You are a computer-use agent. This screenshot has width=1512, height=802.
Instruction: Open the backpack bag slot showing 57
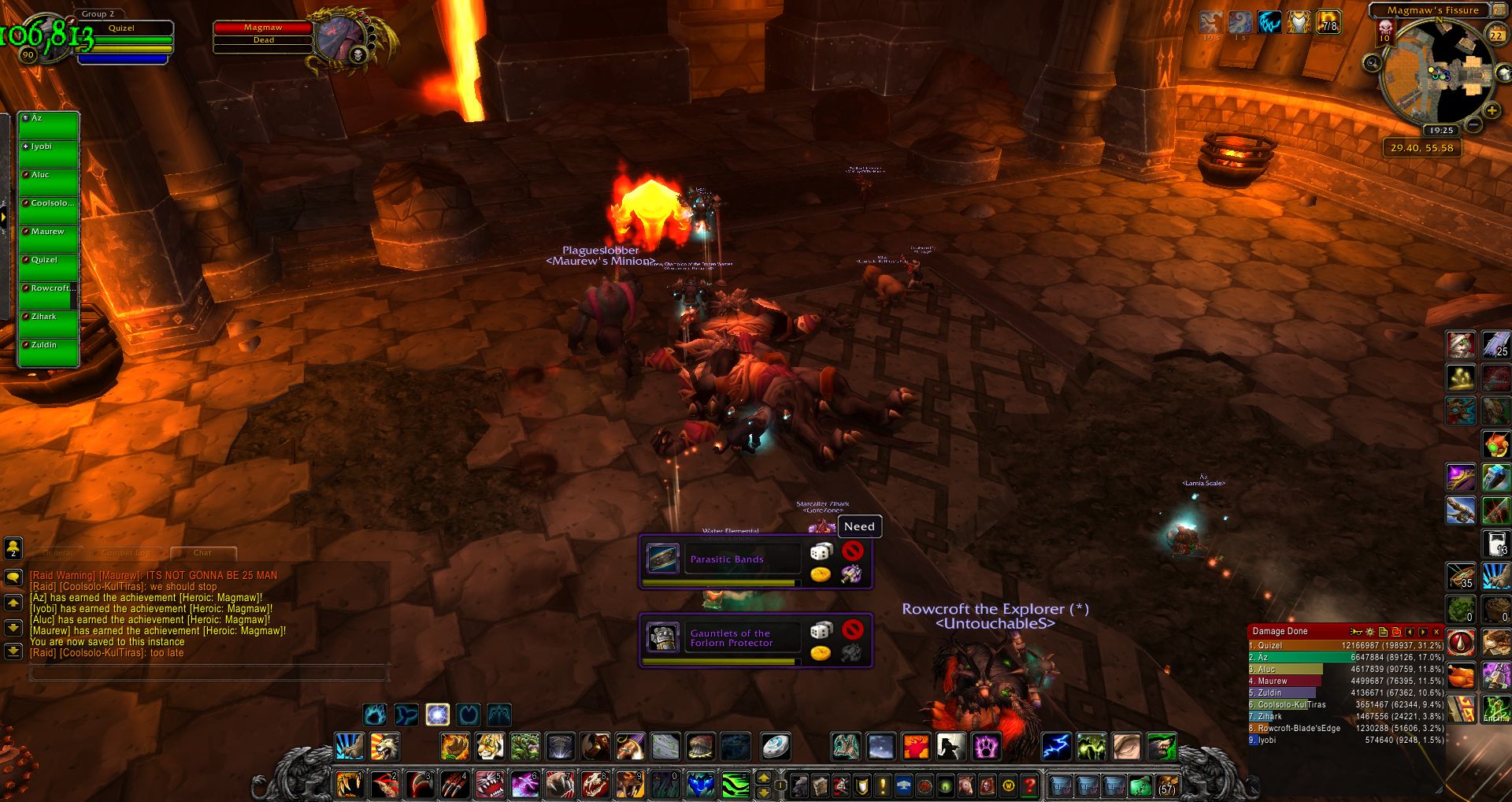pos(1166,785)
